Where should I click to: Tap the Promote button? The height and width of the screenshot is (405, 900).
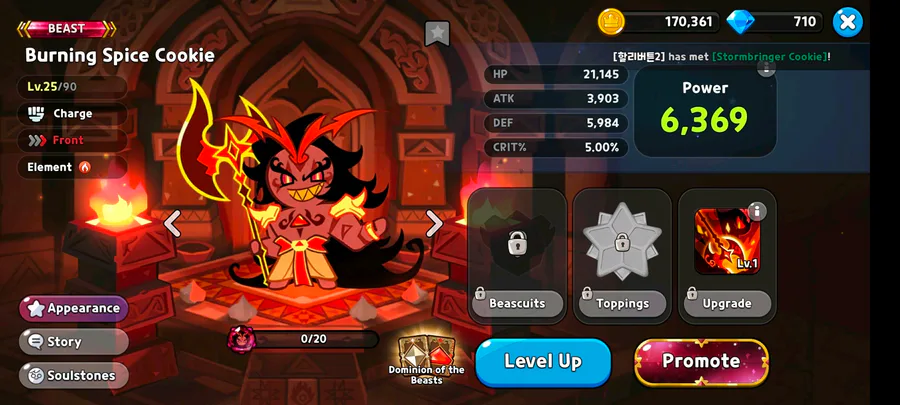coord(701,362)
